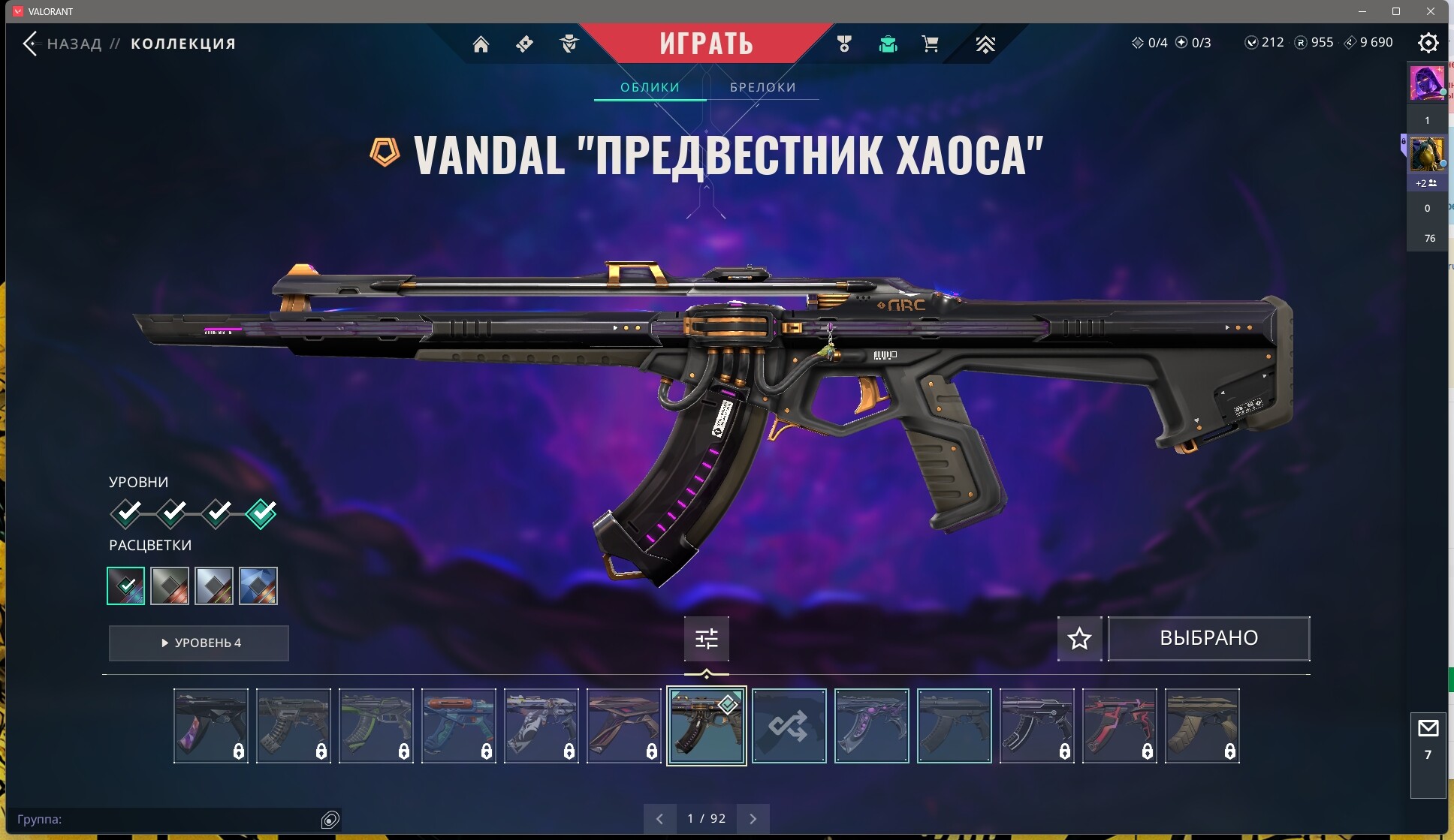
Task: Play the УРОВЕНЬ 4 preview video
Action: [199, 643]
